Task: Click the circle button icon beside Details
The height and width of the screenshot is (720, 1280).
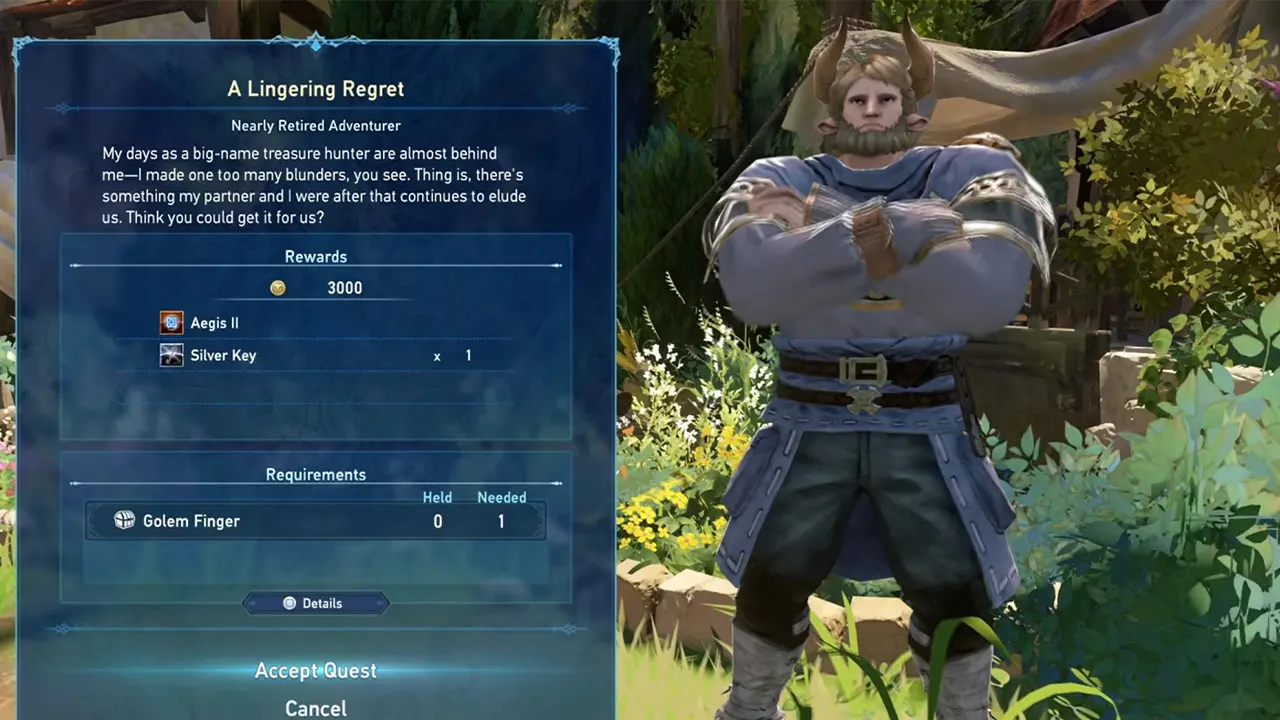Action: coord(289,603)
